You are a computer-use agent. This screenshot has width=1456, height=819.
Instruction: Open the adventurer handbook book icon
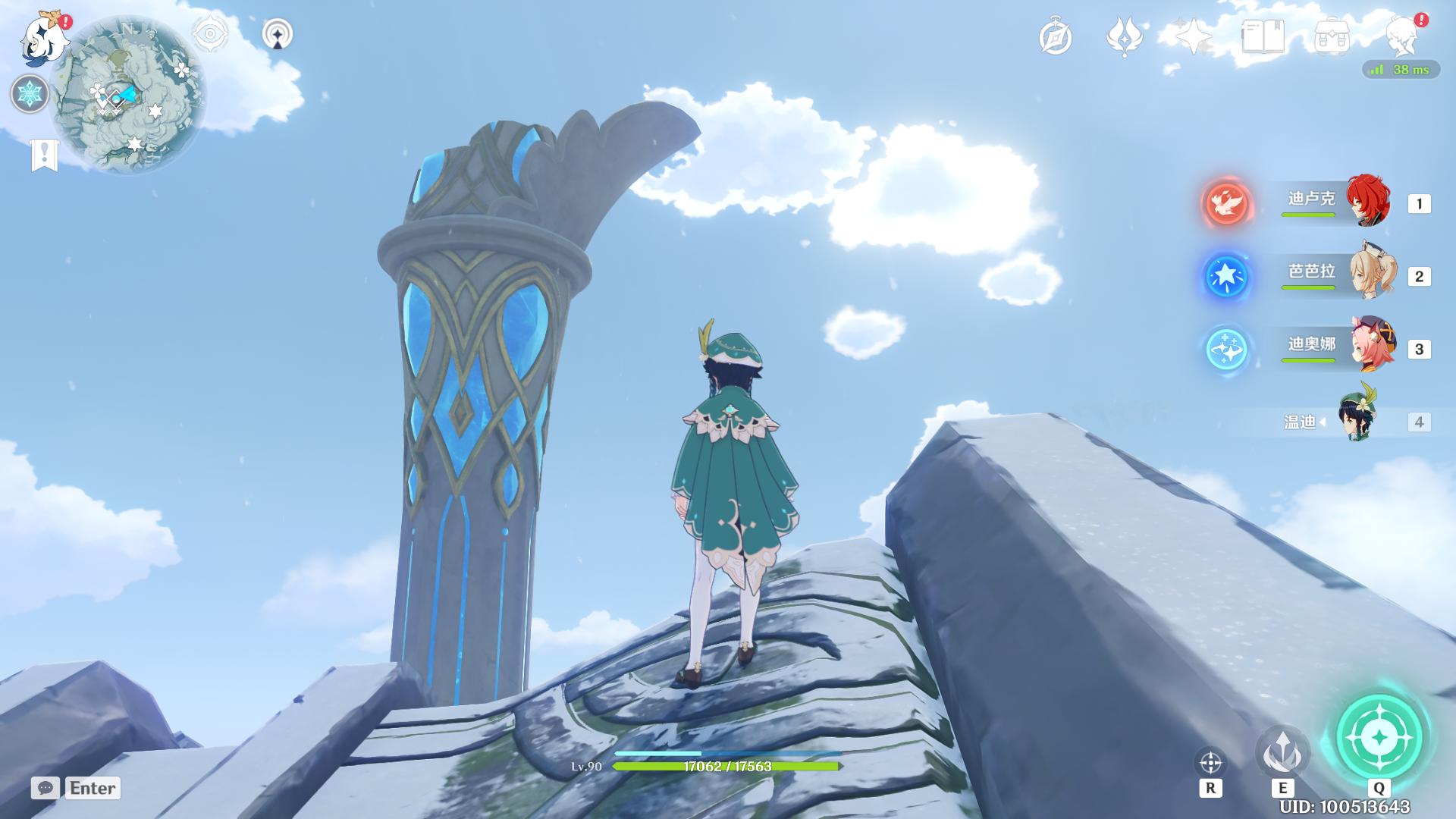(x=1263, y=36)
